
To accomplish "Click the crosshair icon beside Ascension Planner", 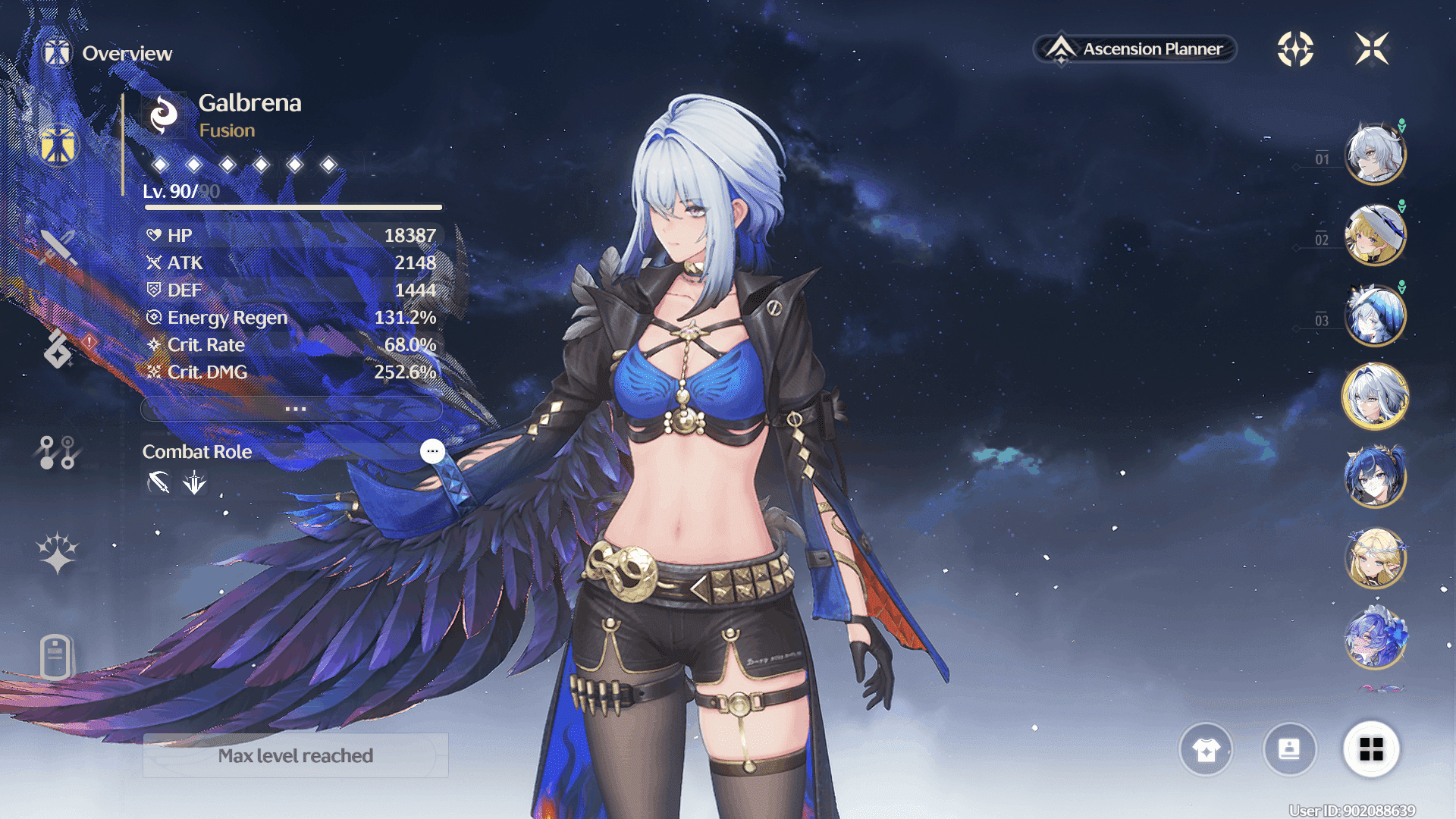I will click(1295, 49).
